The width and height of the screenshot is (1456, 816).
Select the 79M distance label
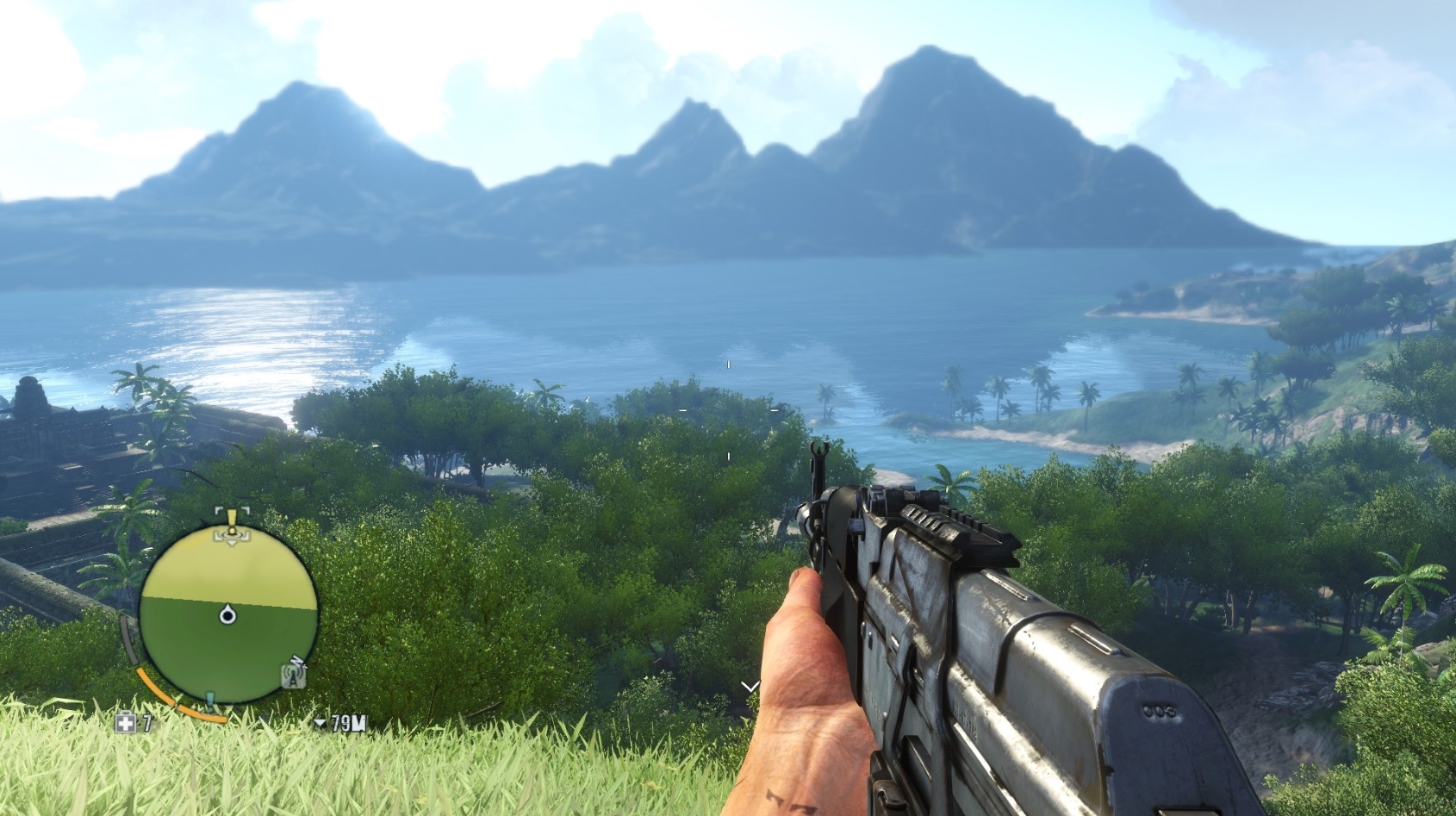347,724
